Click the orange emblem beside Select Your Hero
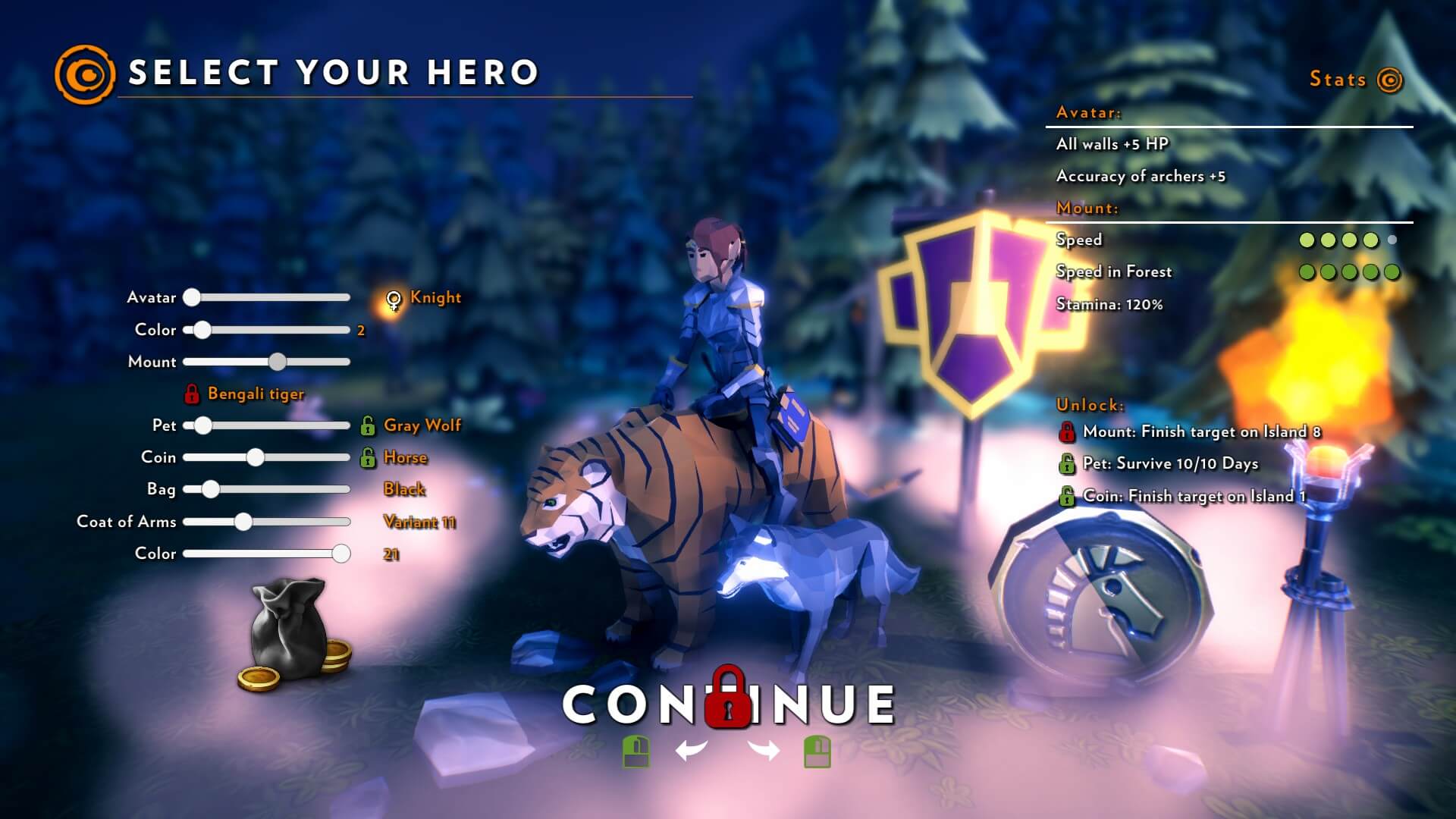1456x819 pixels. click(x=85, y=74)
